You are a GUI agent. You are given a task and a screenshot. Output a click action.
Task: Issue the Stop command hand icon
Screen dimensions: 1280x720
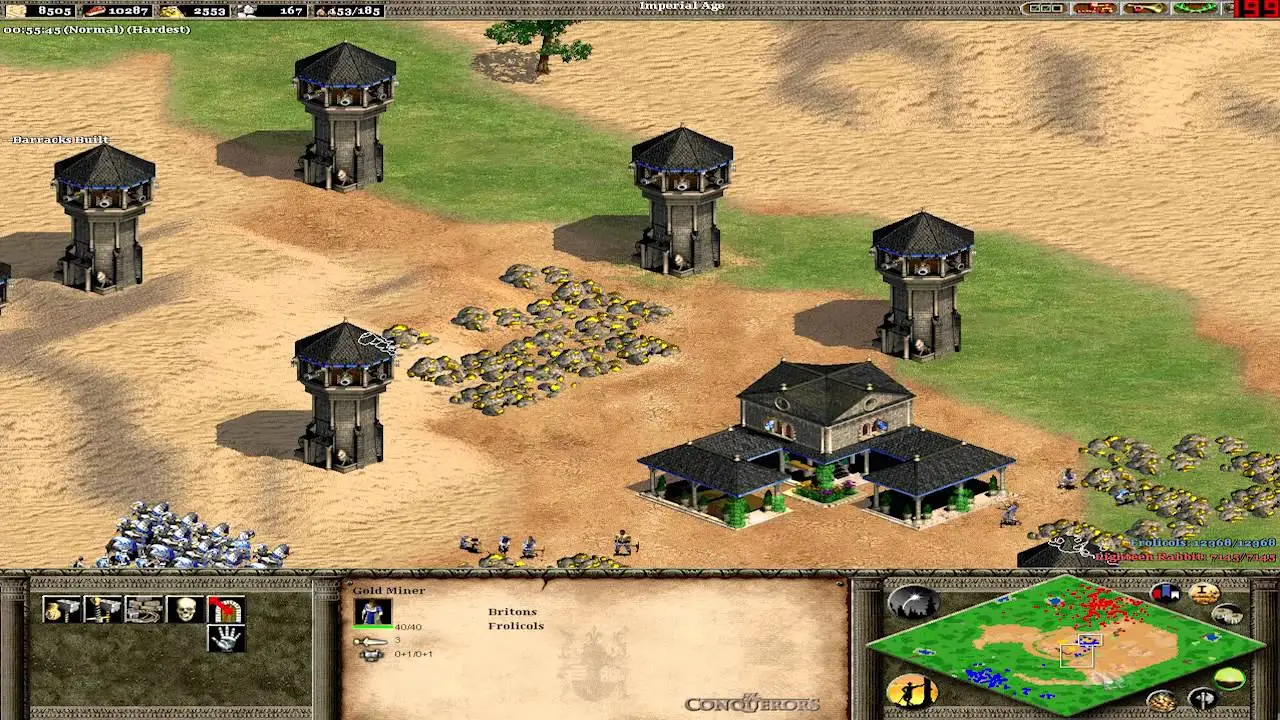227,640
